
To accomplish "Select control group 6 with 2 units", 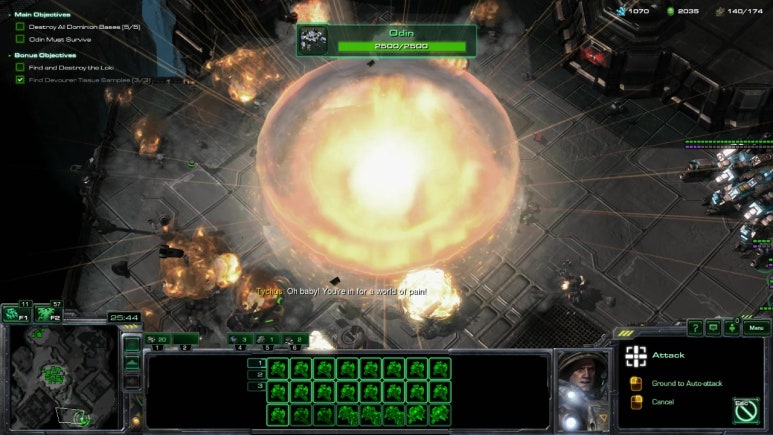I will coord(294,340).
